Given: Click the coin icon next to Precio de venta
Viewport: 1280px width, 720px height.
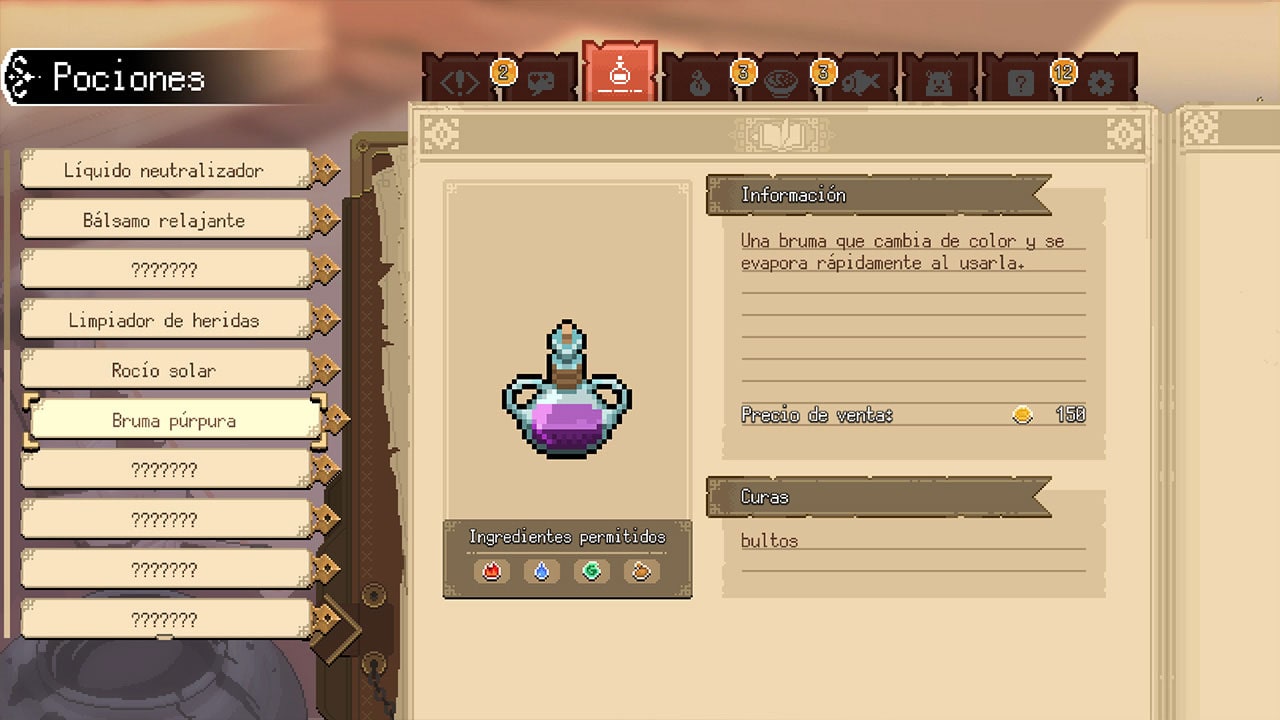Looking at the screenshot, I should point(1022,414).
